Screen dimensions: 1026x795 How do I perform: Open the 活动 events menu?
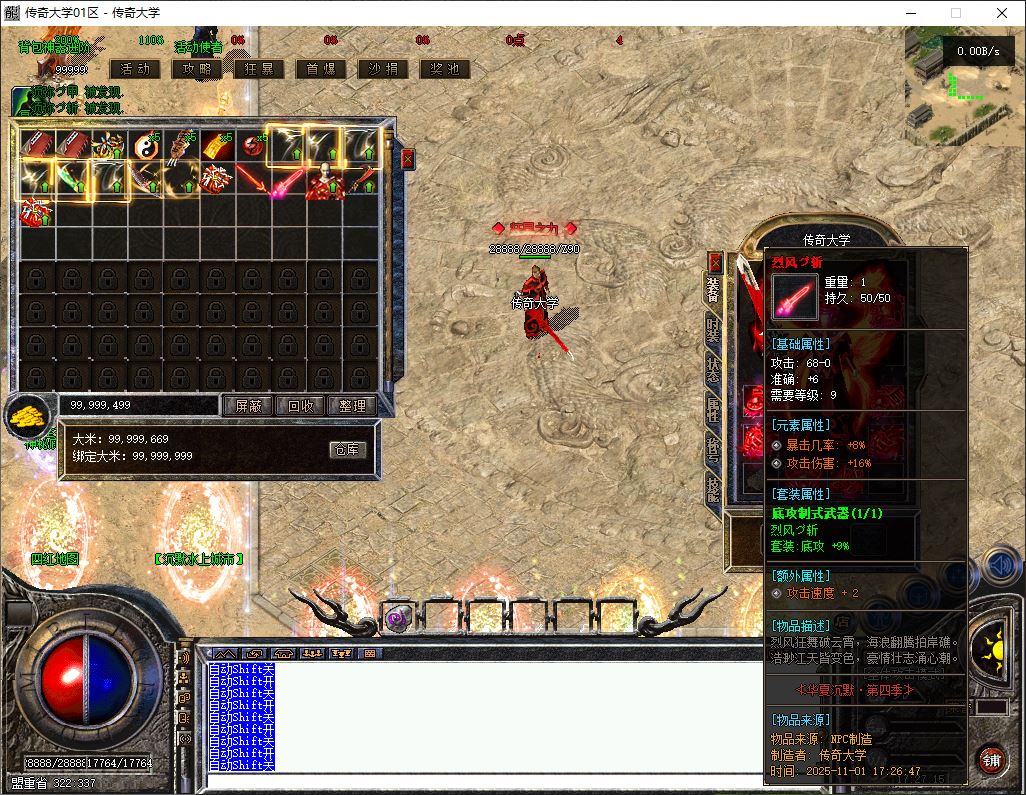[x=135, y=69]
